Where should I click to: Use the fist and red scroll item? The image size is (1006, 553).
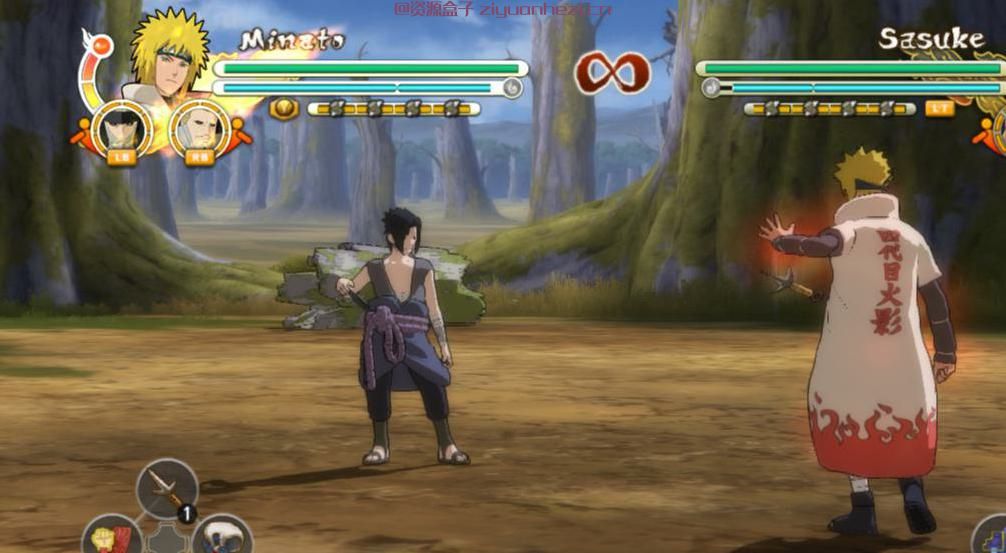112,538
